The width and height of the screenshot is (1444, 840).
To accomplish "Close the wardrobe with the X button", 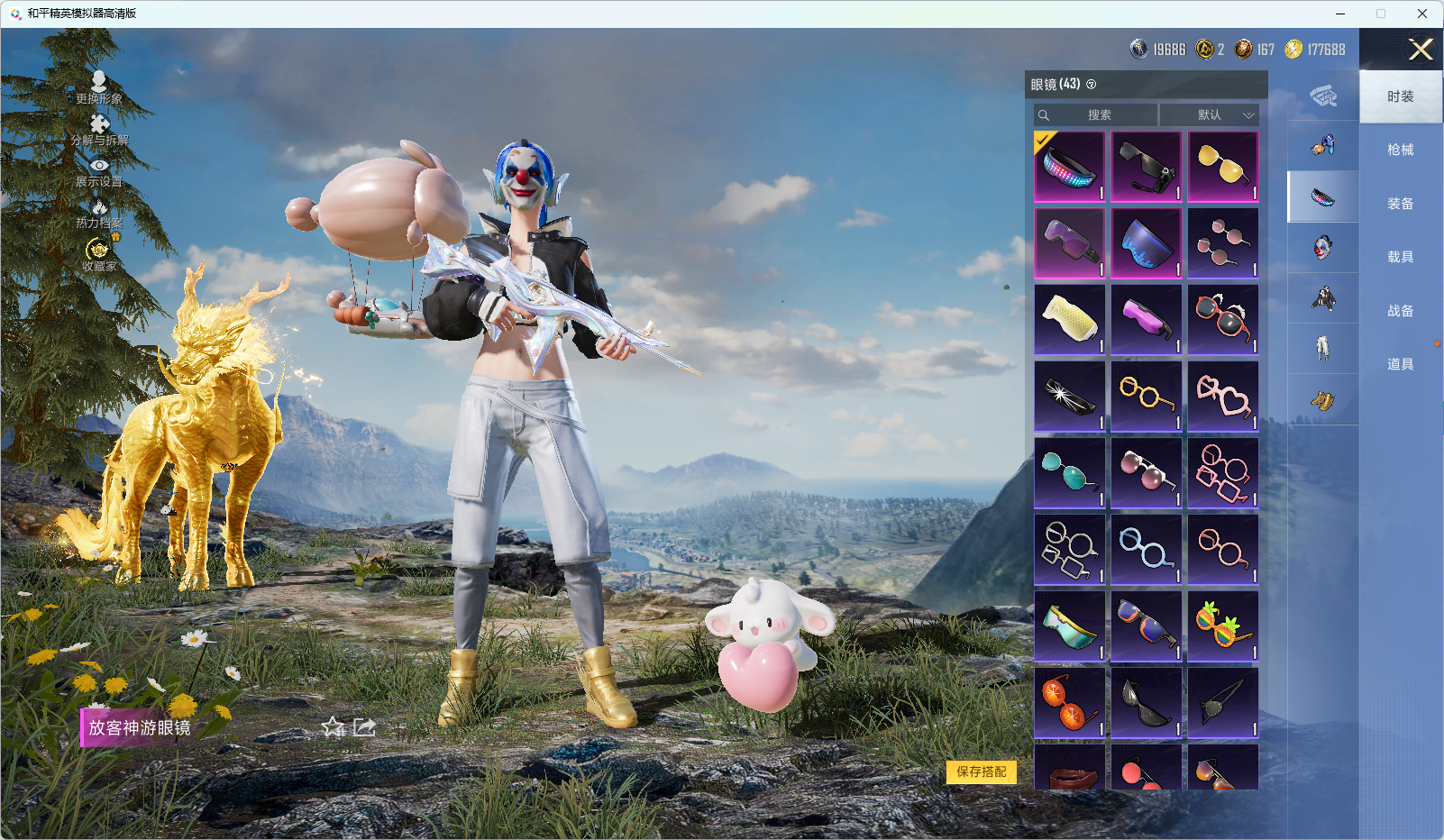I will pos(1421,50).
